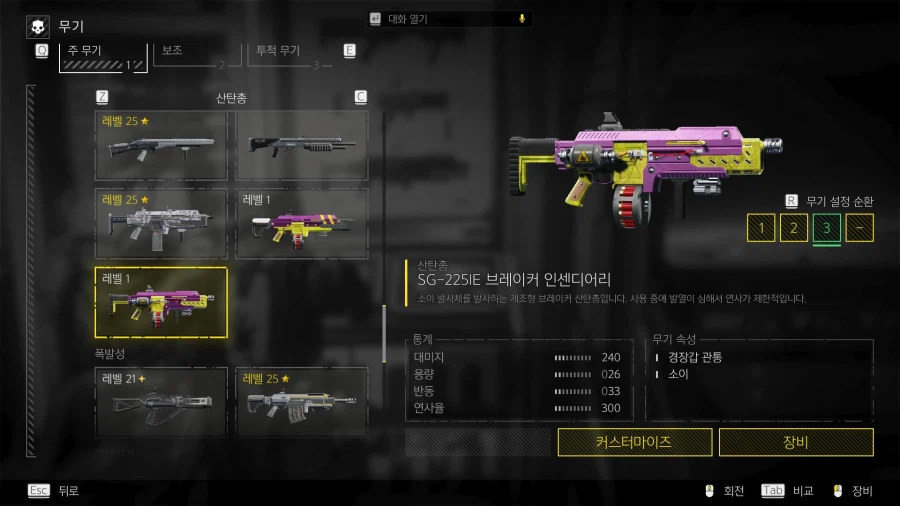Click the skull 무기 menu icon

[37, 26]
